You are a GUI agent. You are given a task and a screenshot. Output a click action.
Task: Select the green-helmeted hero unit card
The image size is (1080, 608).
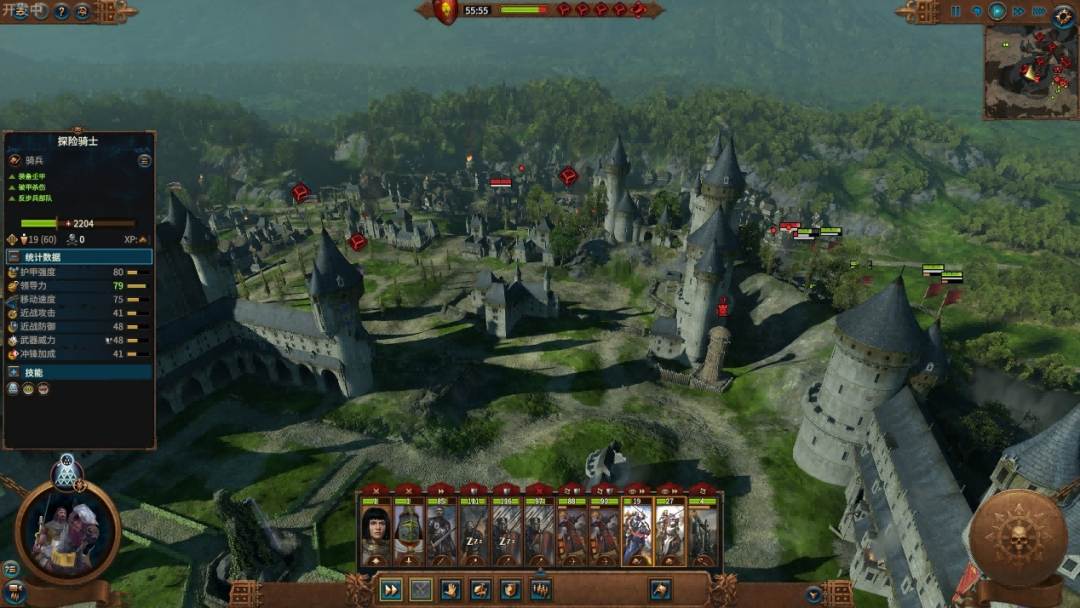click(408, 532)
